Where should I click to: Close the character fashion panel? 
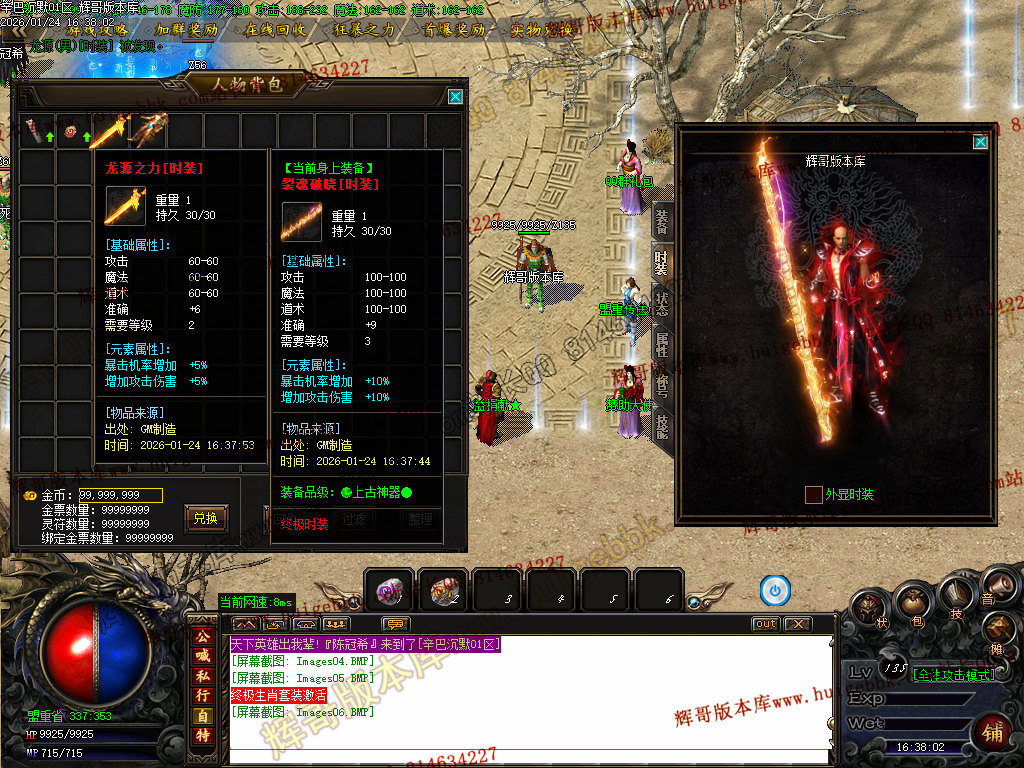tap(980, 142)
